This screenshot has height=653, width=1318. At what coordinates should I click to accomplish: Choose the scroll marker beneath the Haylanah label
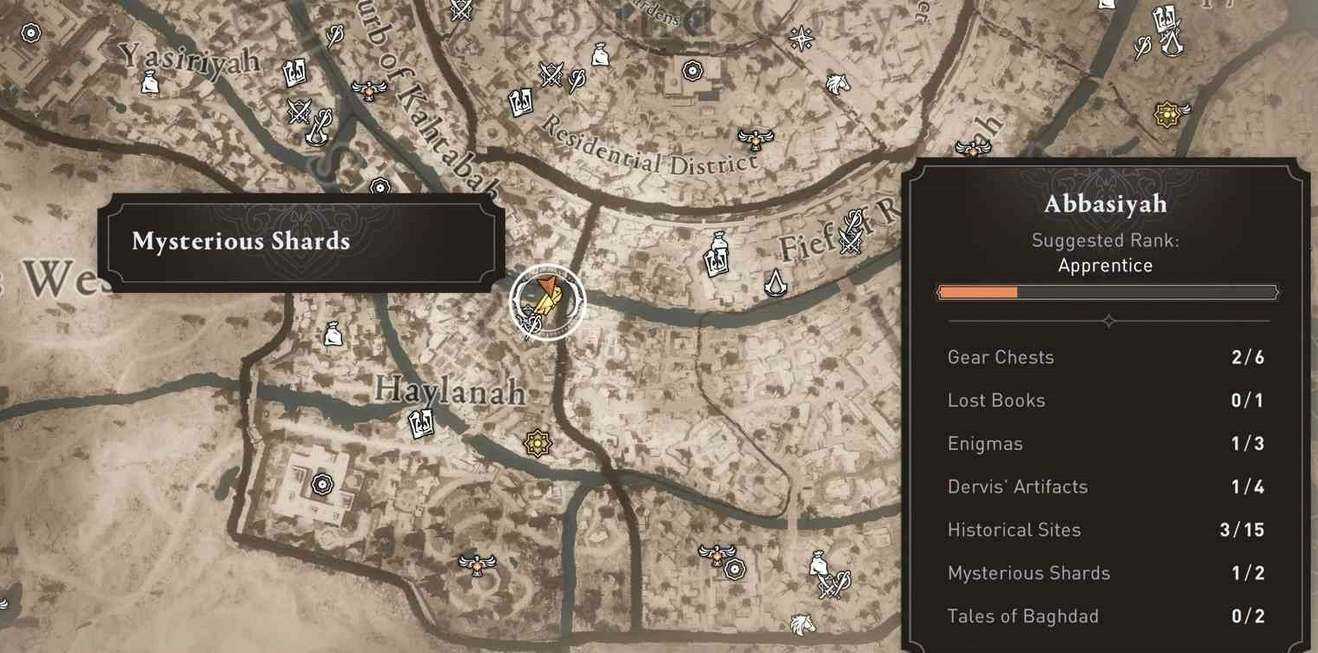coord(421,424)
